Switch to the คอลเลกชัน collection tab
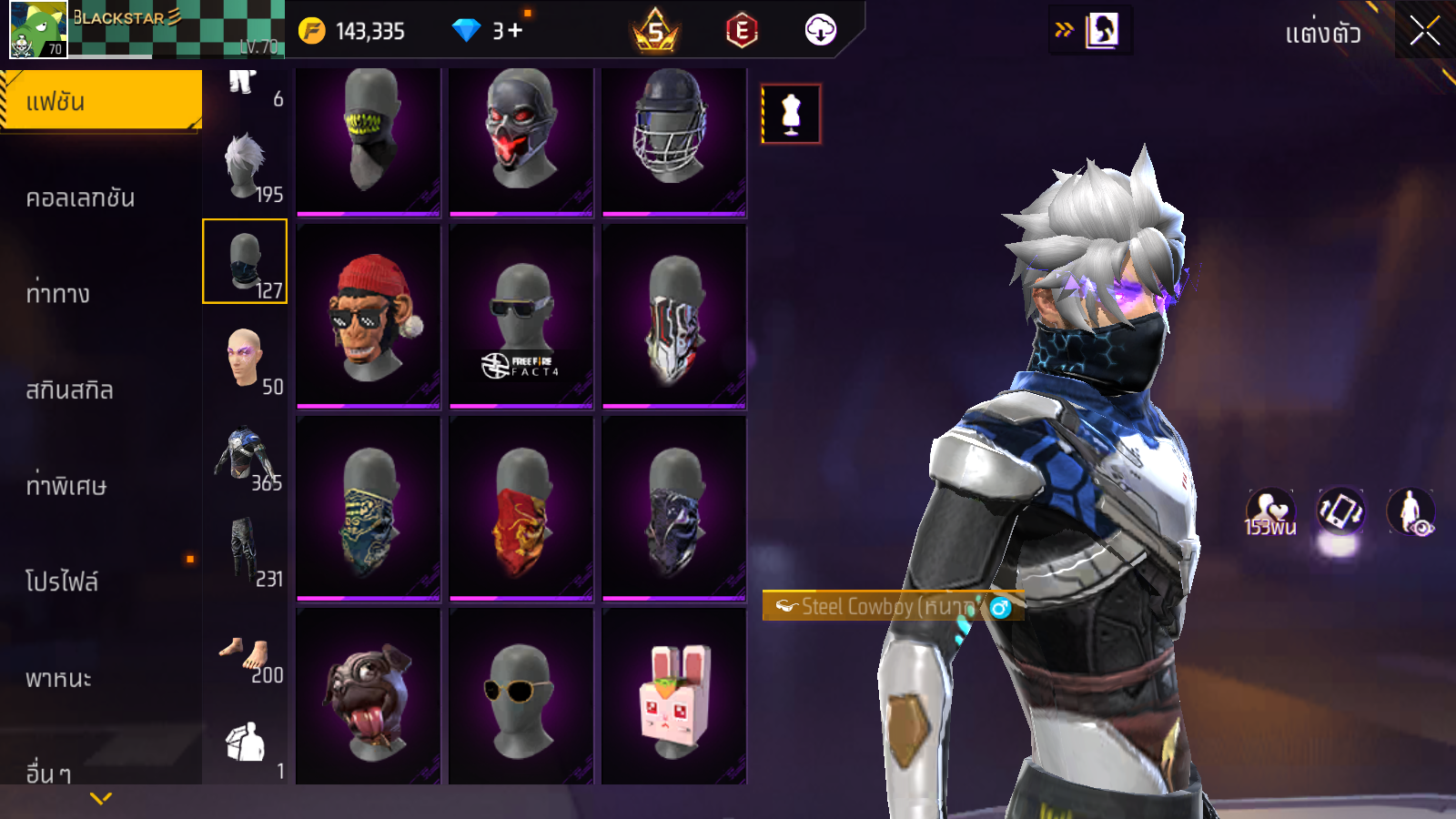The height and width of the screenshot is (819, 1456). [80, 197]
